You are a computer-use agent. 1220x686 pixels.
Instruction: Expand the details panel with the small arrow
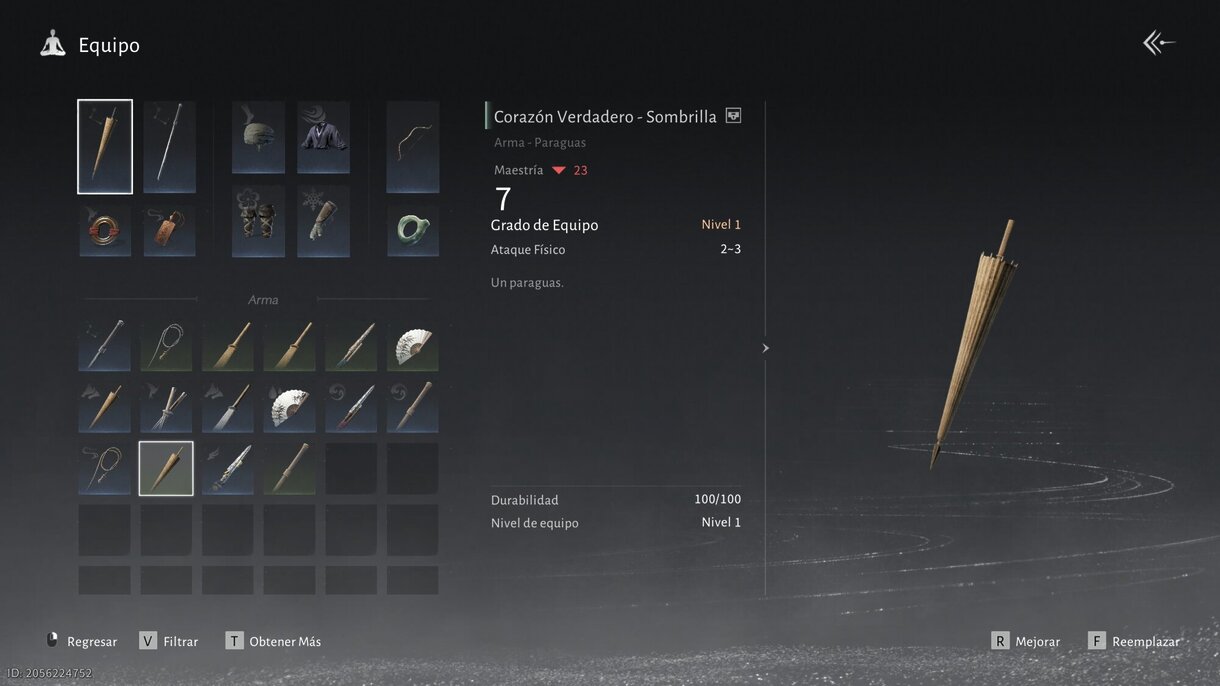pos(765,348)
